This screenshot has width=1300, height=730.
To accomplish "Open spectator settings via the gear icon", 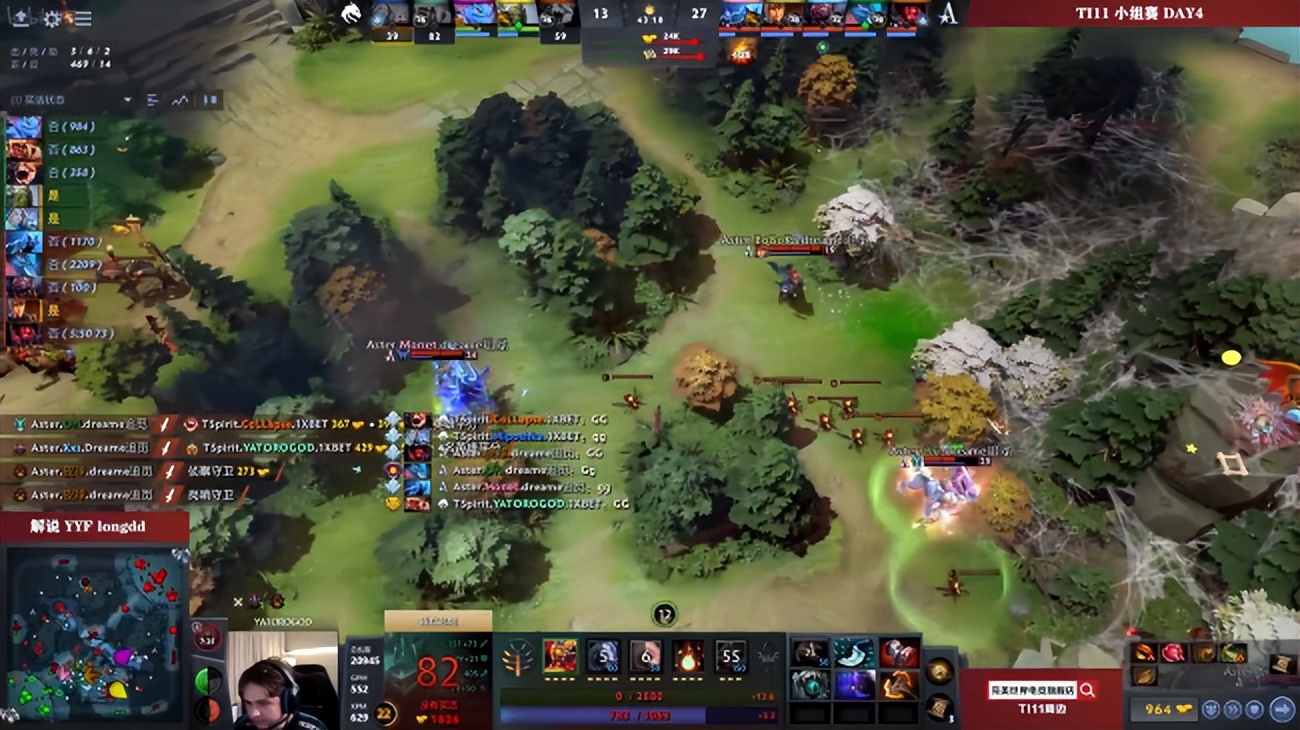I will click(52, 18).
